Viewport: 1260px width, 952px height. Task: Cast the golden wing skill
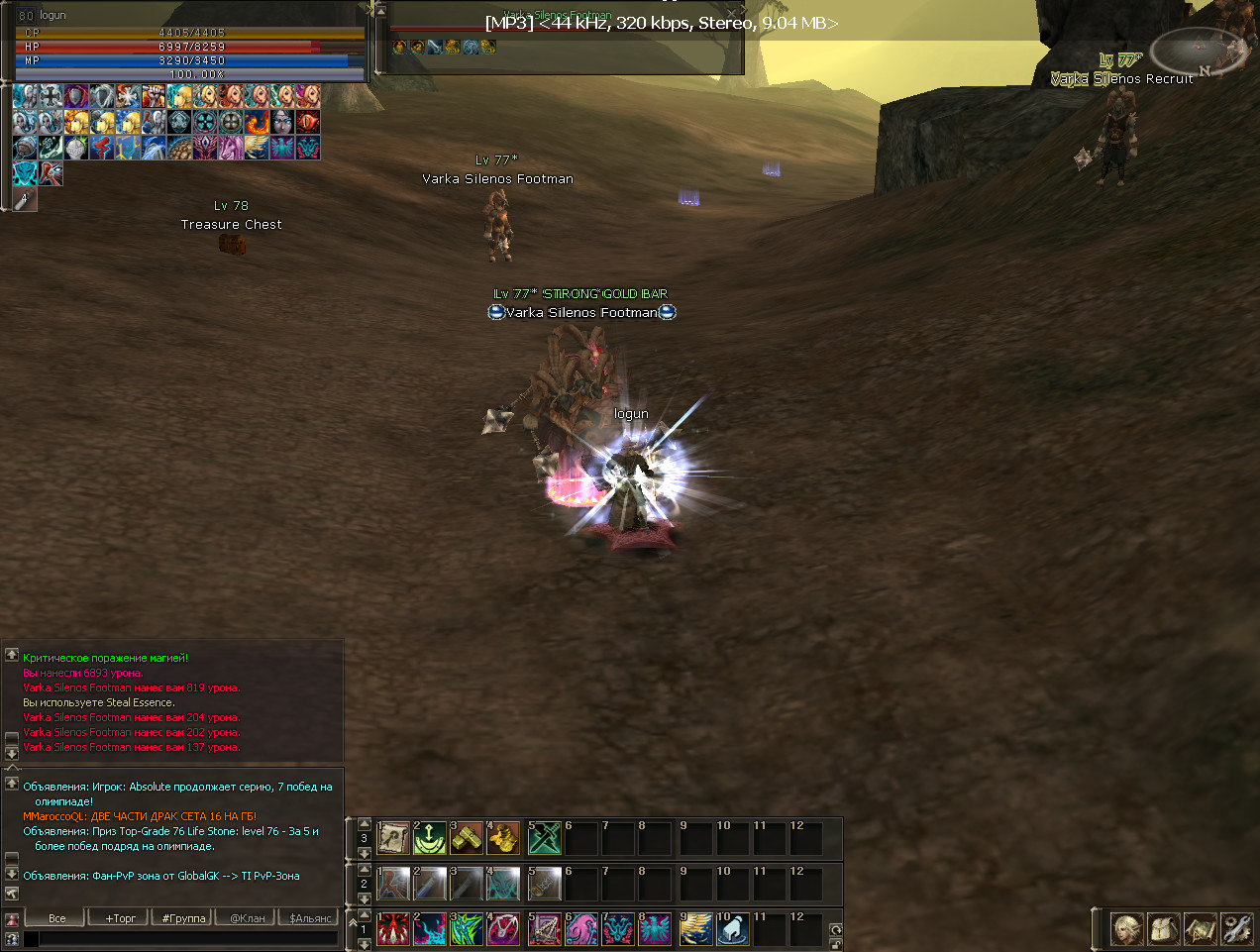click(696, 929)
